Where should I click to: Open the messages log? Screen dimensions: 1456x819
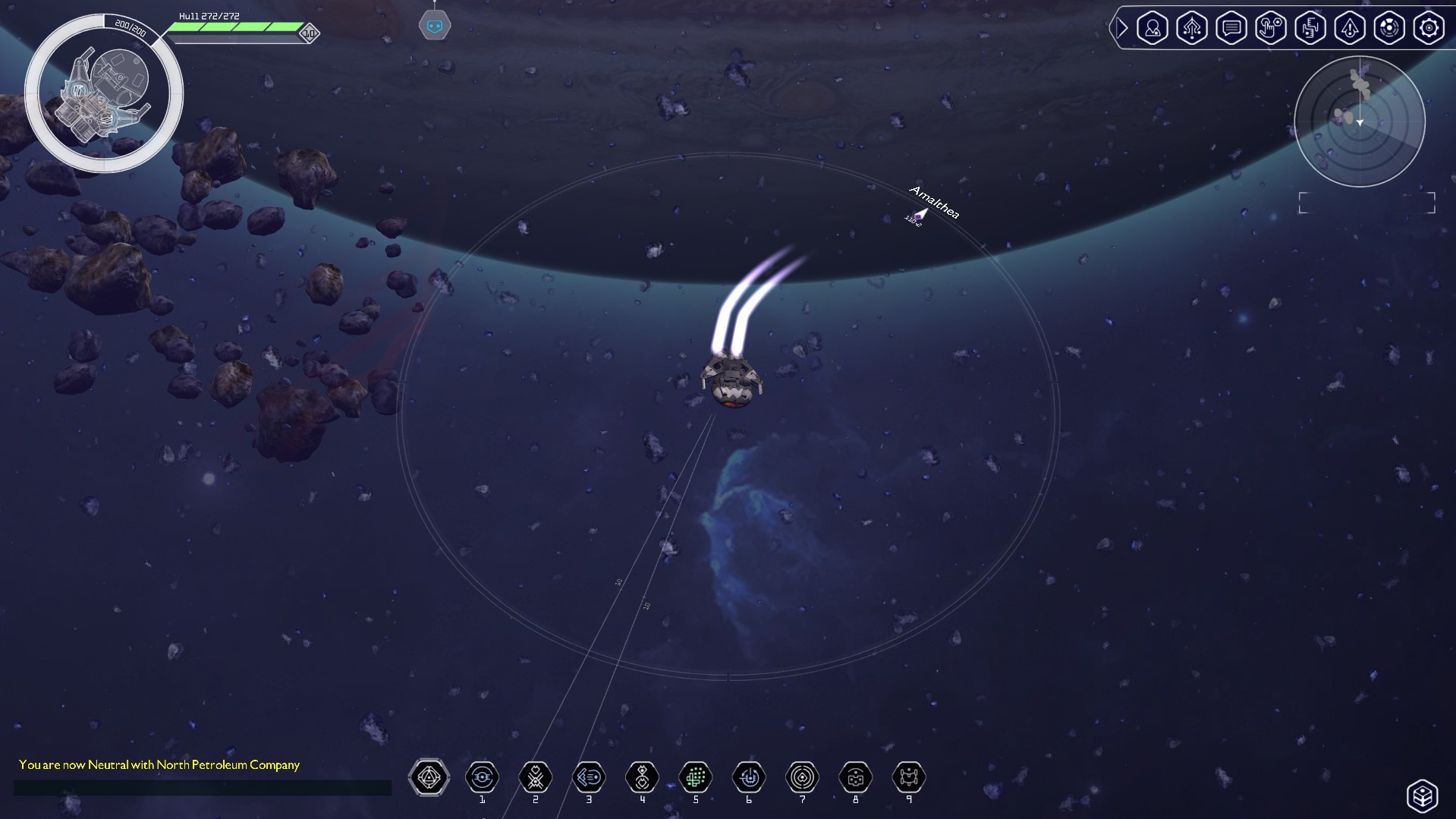click(x=1231, y=28)
